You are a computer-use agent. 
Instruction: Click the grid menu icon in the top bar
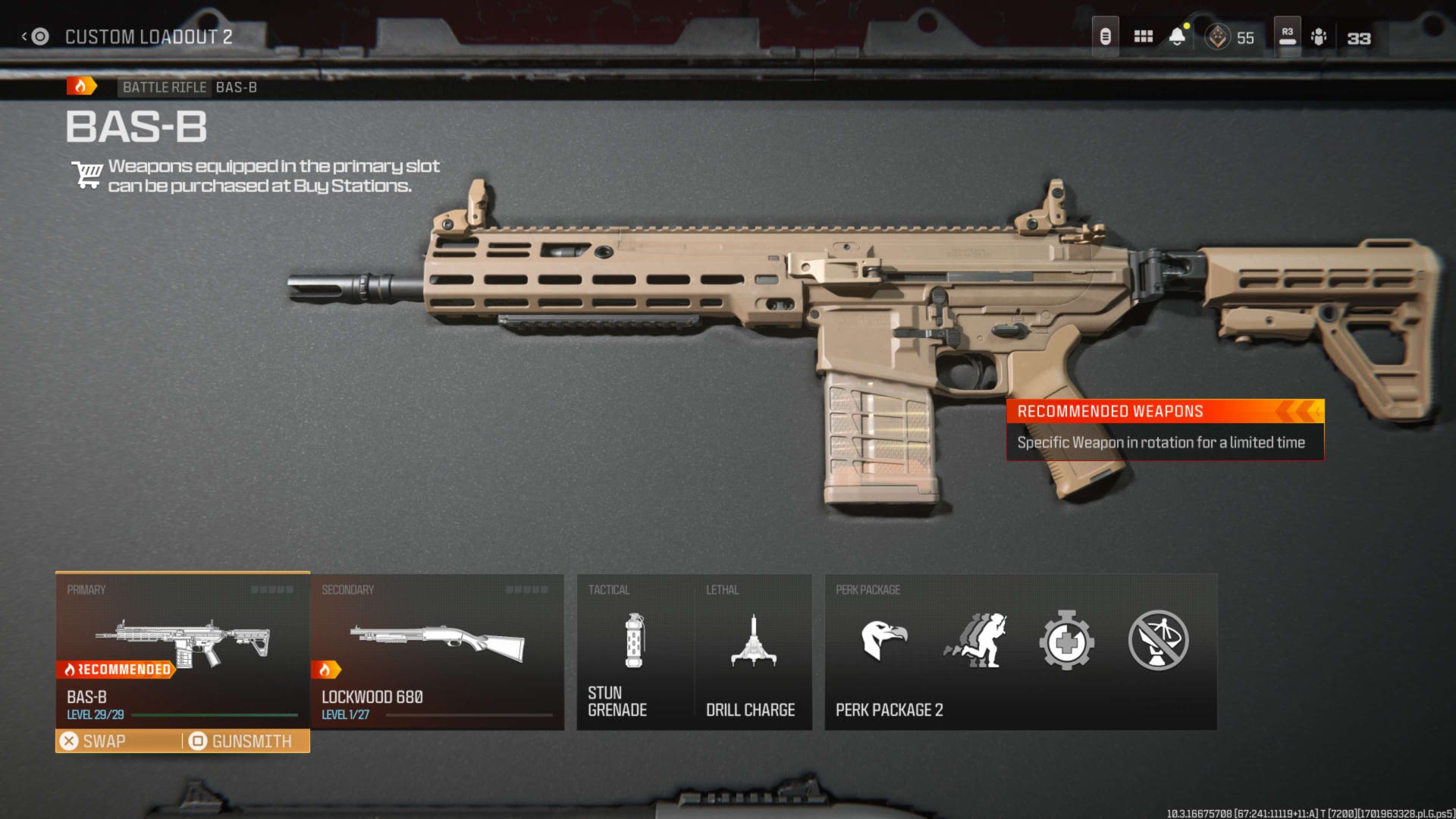1144,35
